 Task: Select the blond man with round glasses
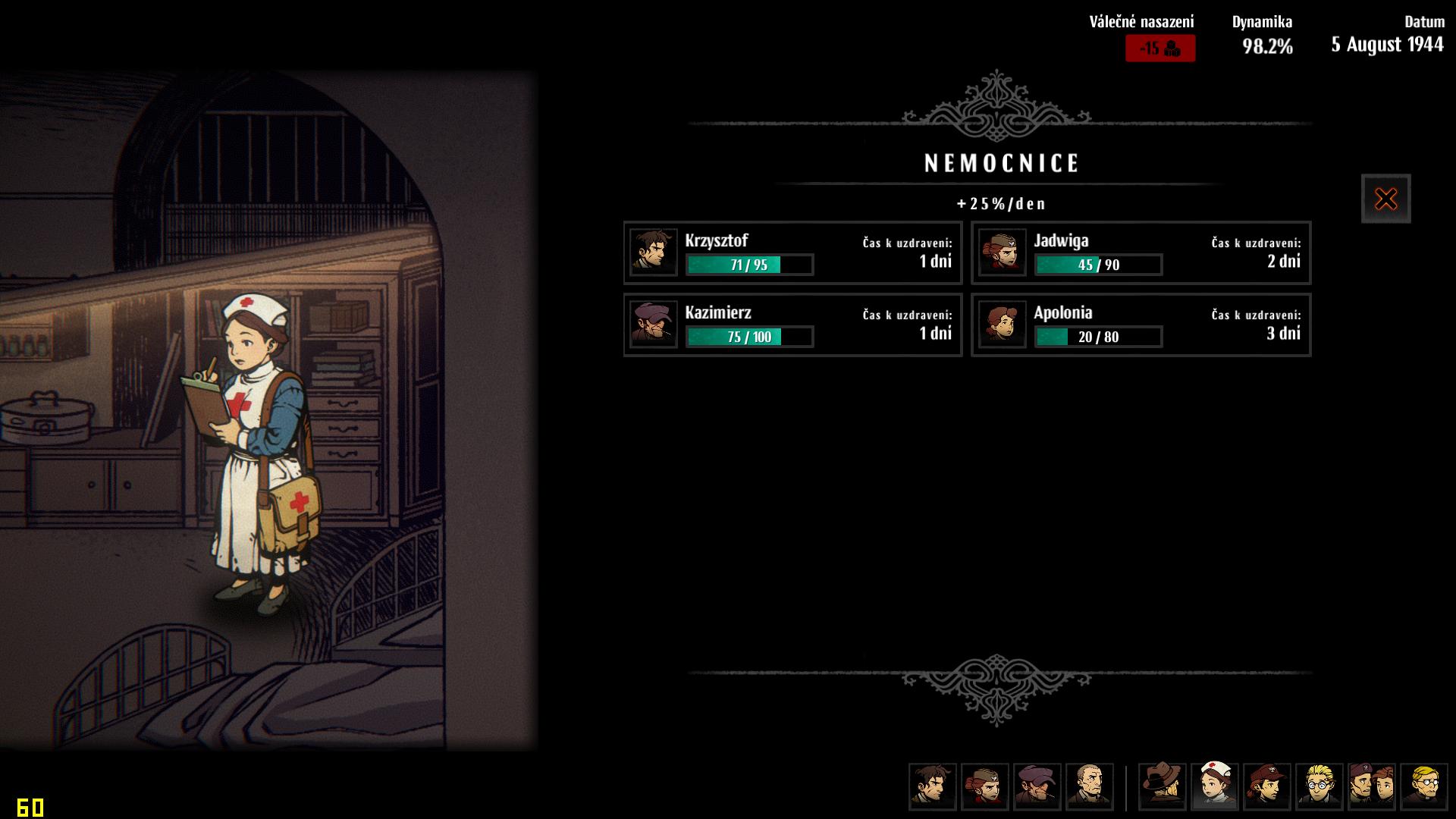pos(1319,786)
